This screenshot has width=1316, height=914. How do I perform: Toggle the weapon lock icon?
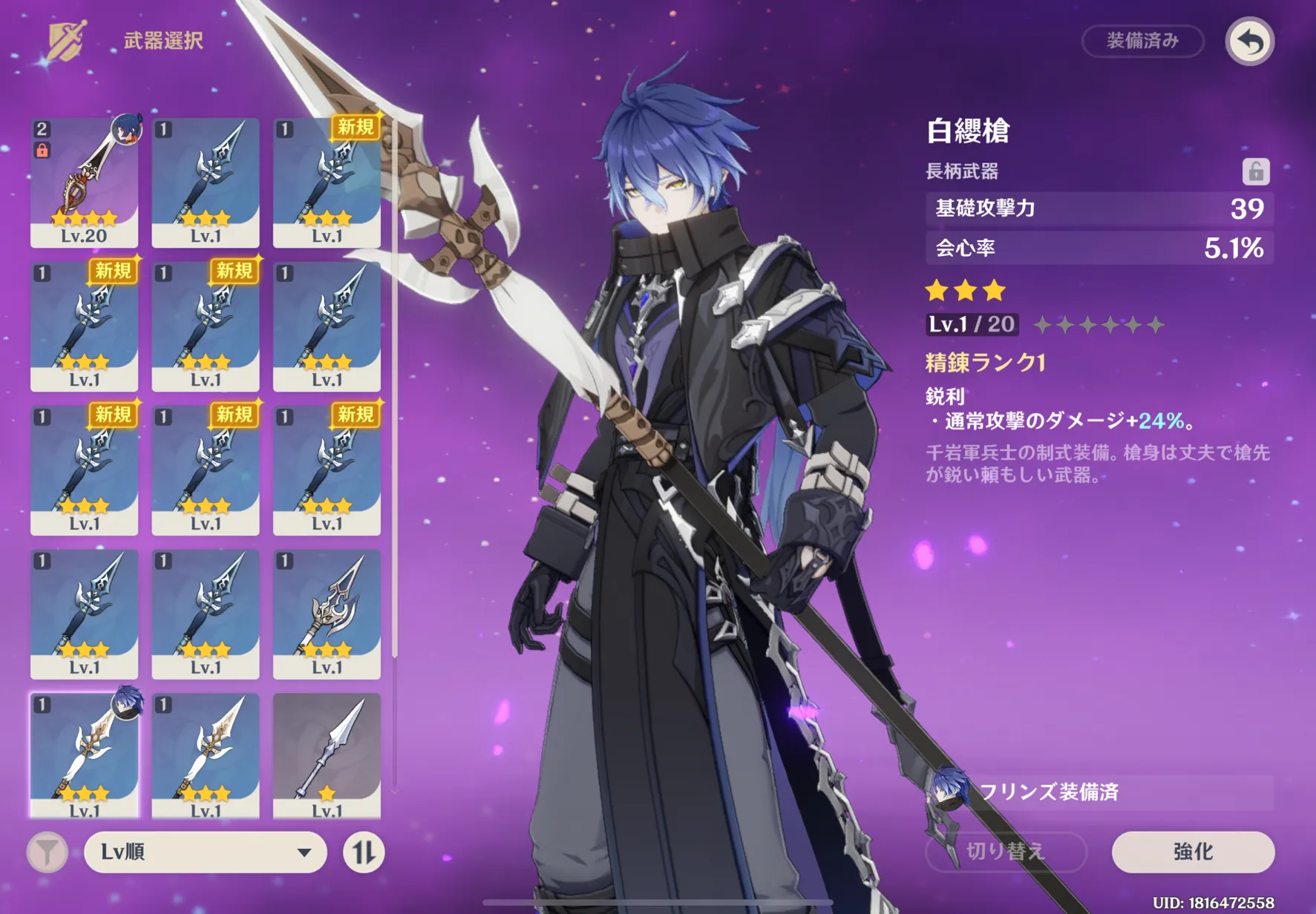click(x=1255, y=171)
